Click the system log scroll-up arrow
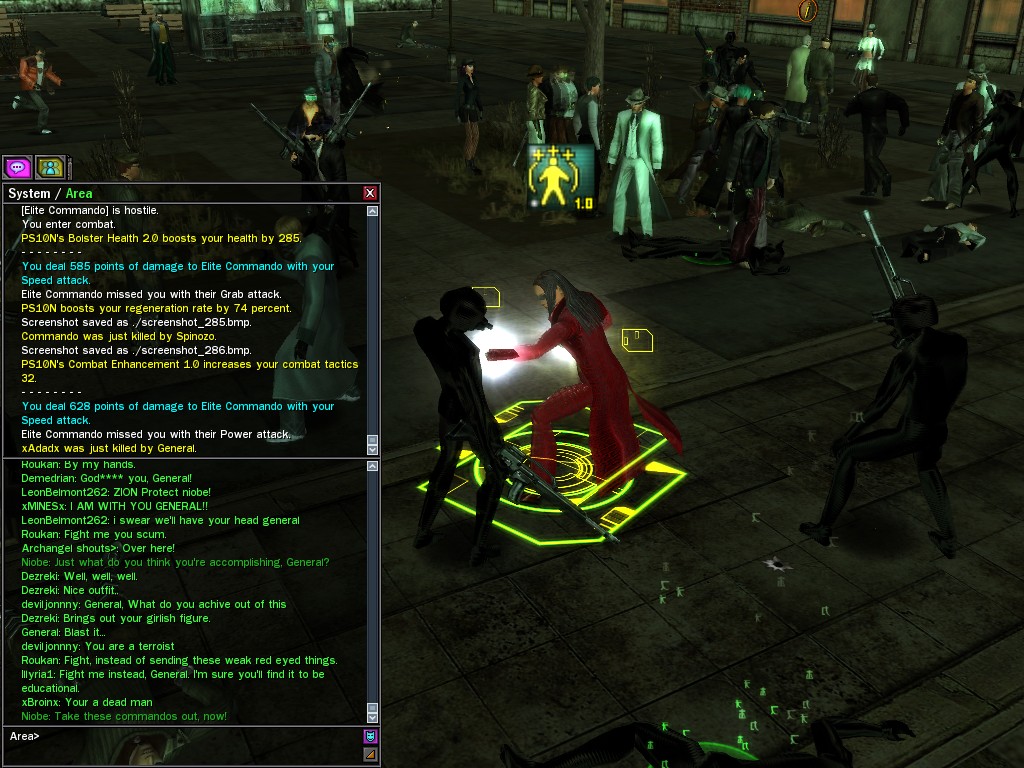This screenshot has width=1024, height=768. tap(373, 211)
